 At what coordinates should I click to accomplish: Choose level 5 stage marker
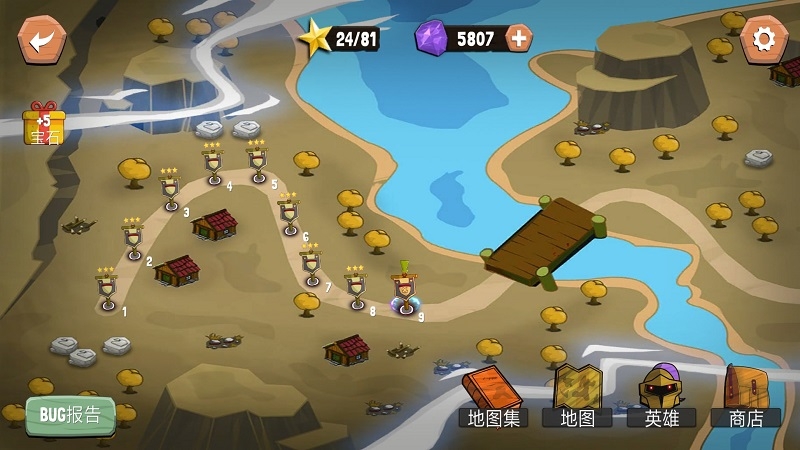coord(258,162)
